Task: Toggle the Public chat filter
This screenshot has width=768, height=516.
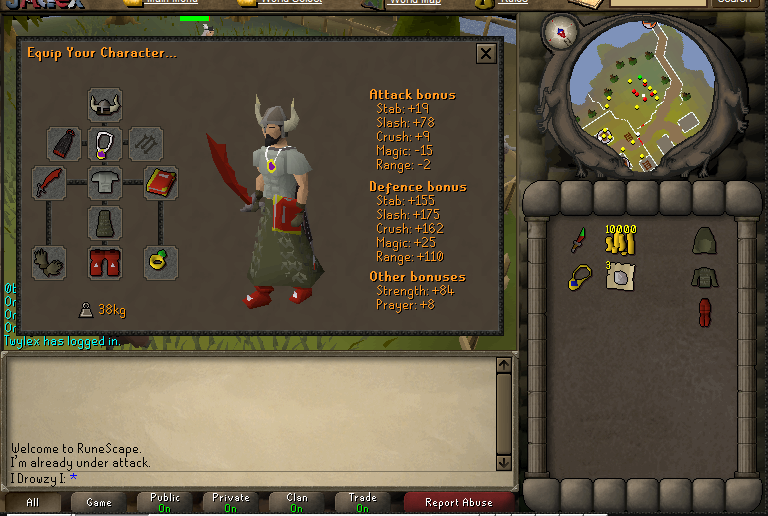Action: (x=165, y=502)
